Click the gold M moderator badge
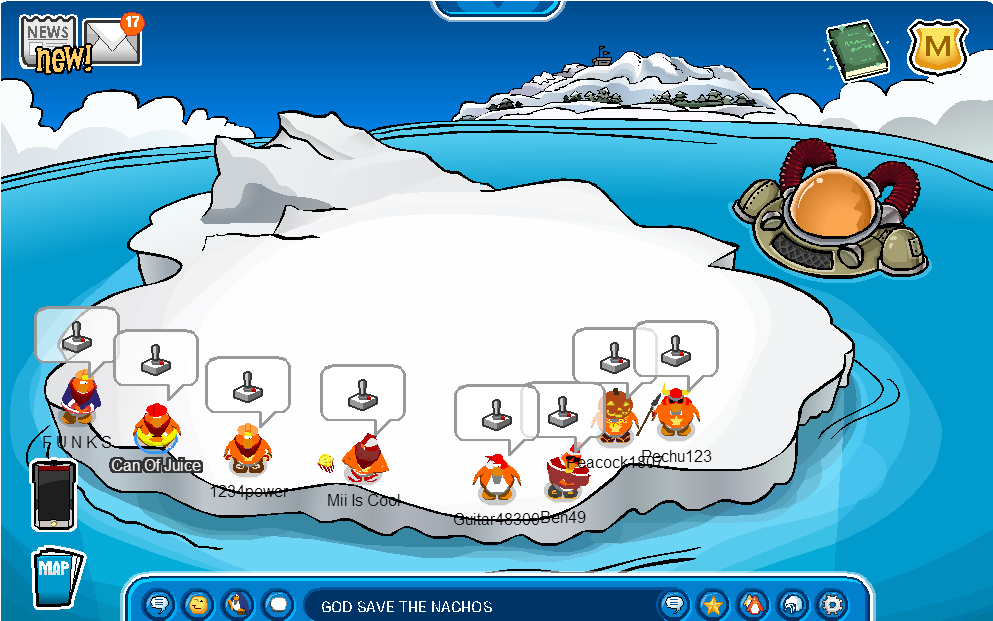993x621 pixels. [x=937, y=48]
